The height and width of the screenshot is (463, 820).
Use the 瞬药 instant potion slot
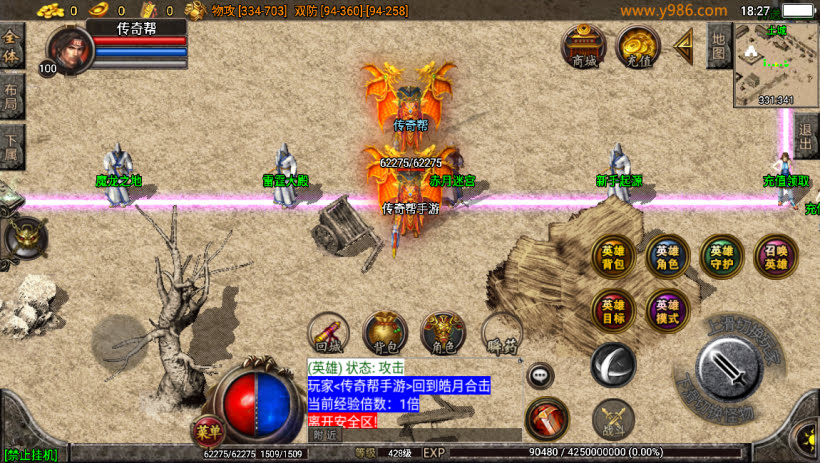tap(501, 333)
